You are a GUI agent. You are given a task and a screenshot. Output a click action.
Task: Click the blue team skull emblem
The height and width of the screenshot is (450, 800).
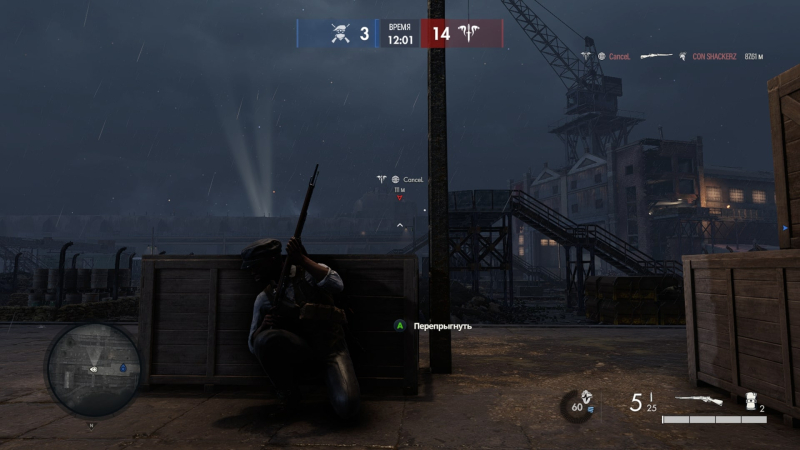340,34
